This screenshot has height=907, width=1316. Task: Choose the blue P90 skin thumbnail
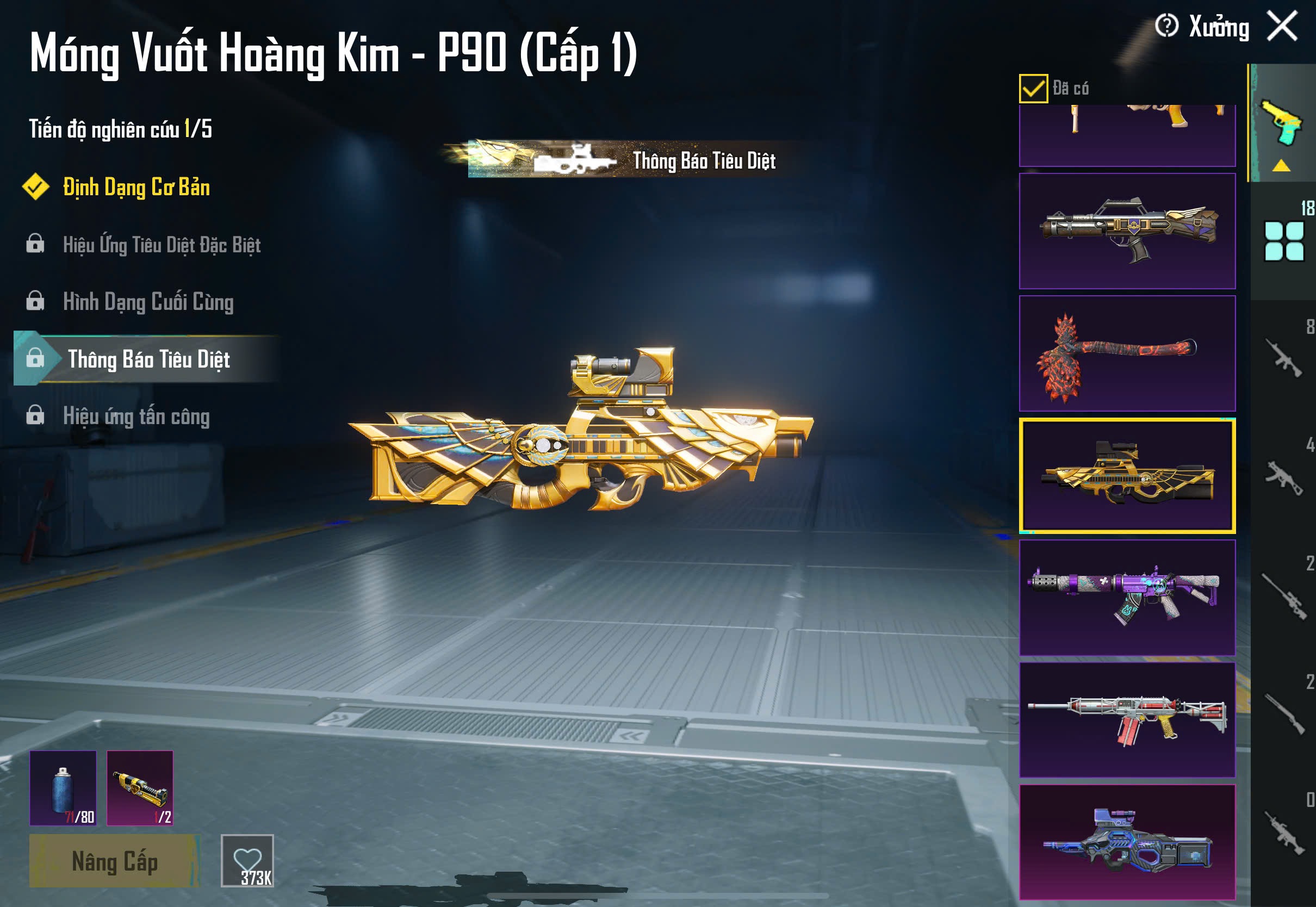tap(1127, 842)
